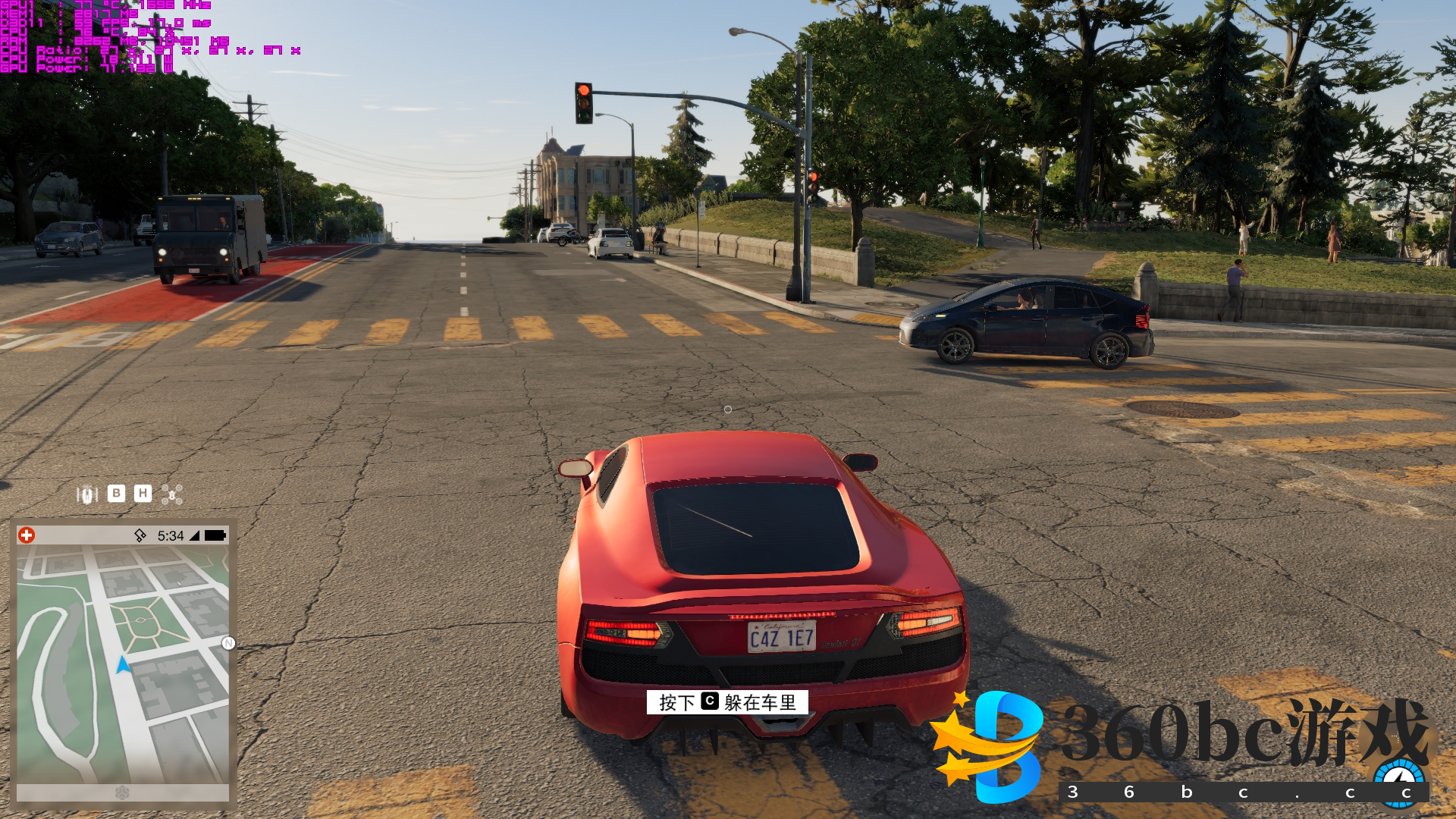Click the north compass marker on minimap
This screenshot has width=1456, height=819.
point(228,644)
